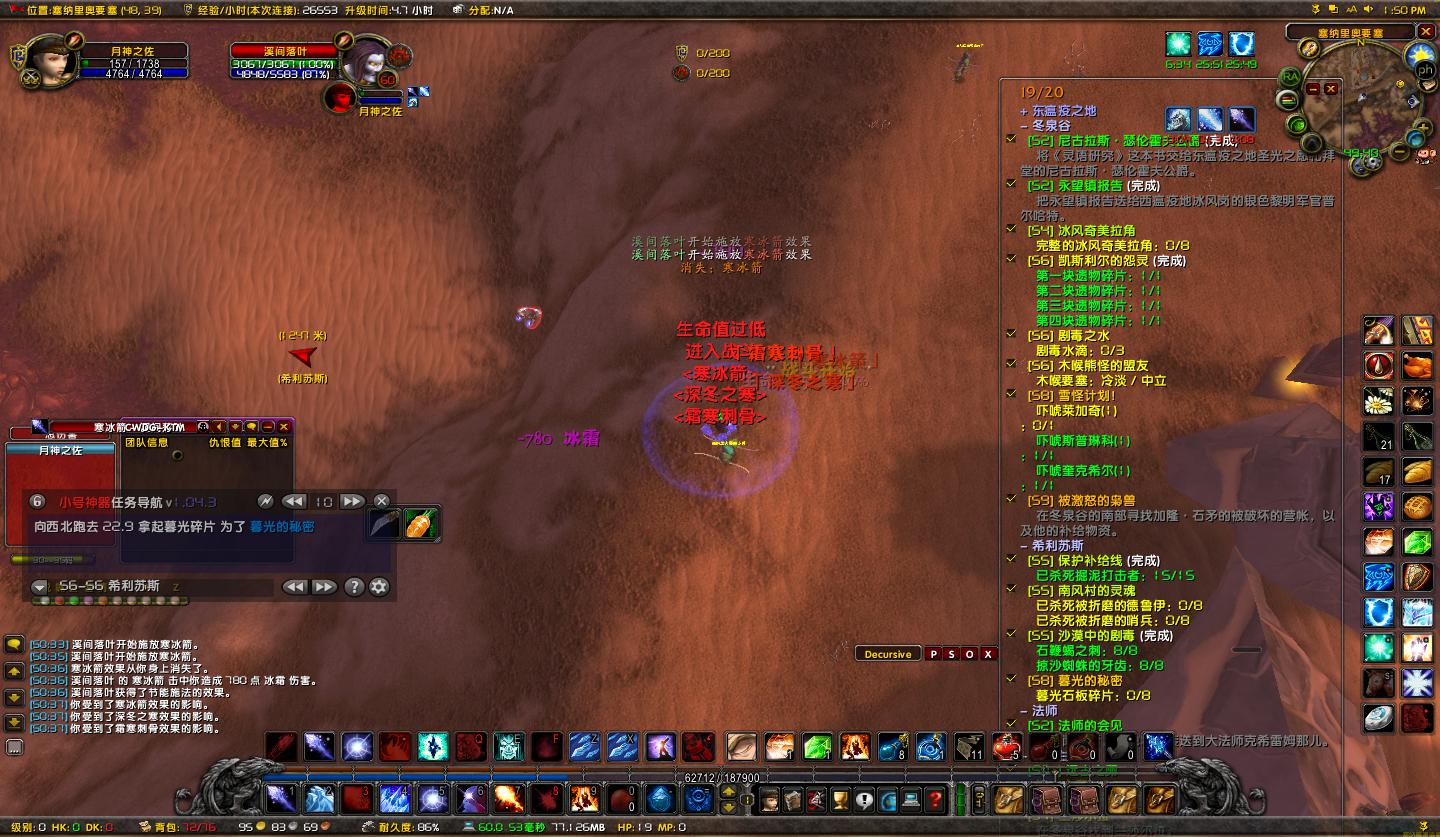
Task: Click the red question mark help icon
Action: click(x=934, y=799)
